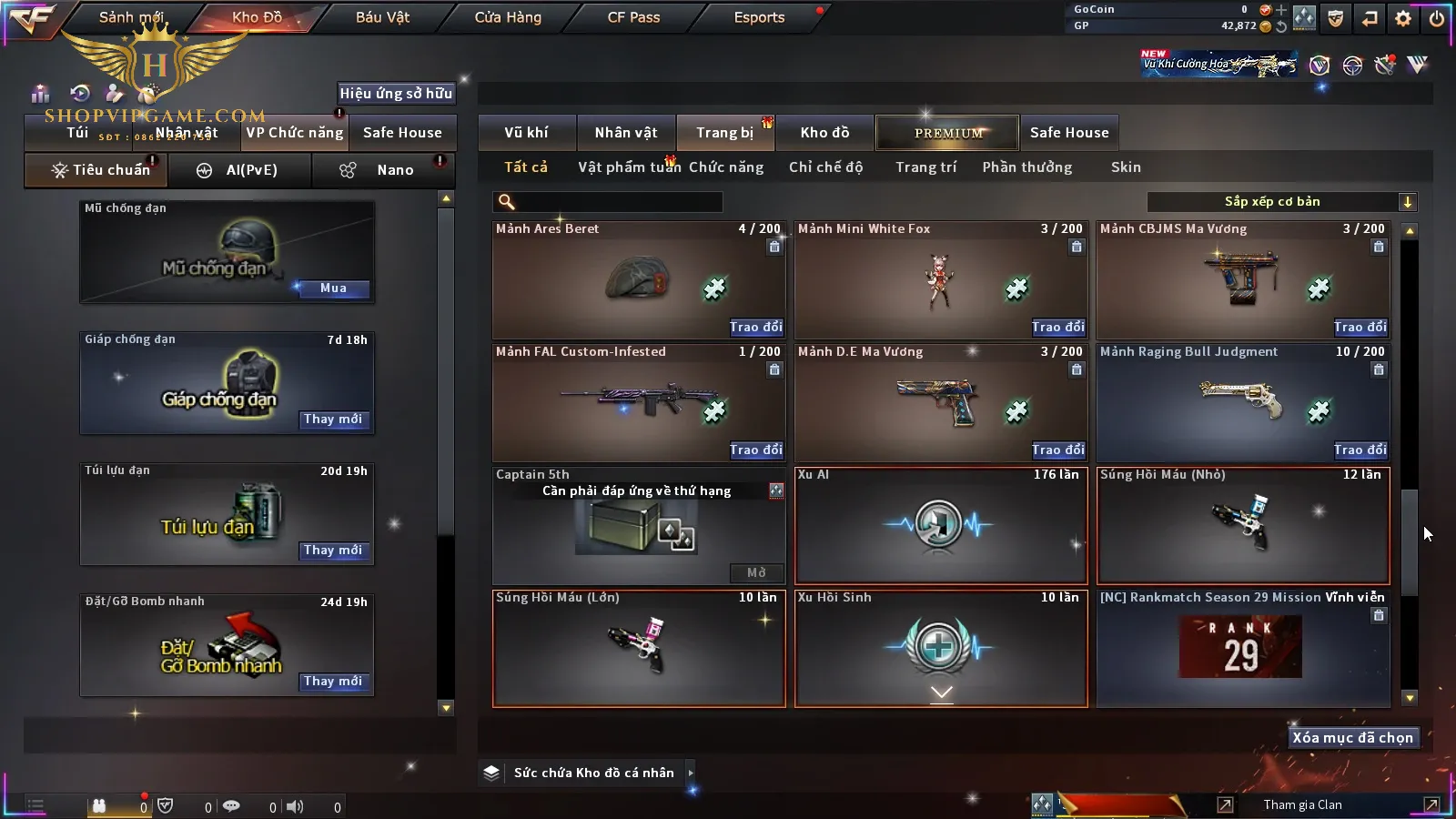The image size is (1456, 819).
Task: Open the Esports menu
Action: 759,17
